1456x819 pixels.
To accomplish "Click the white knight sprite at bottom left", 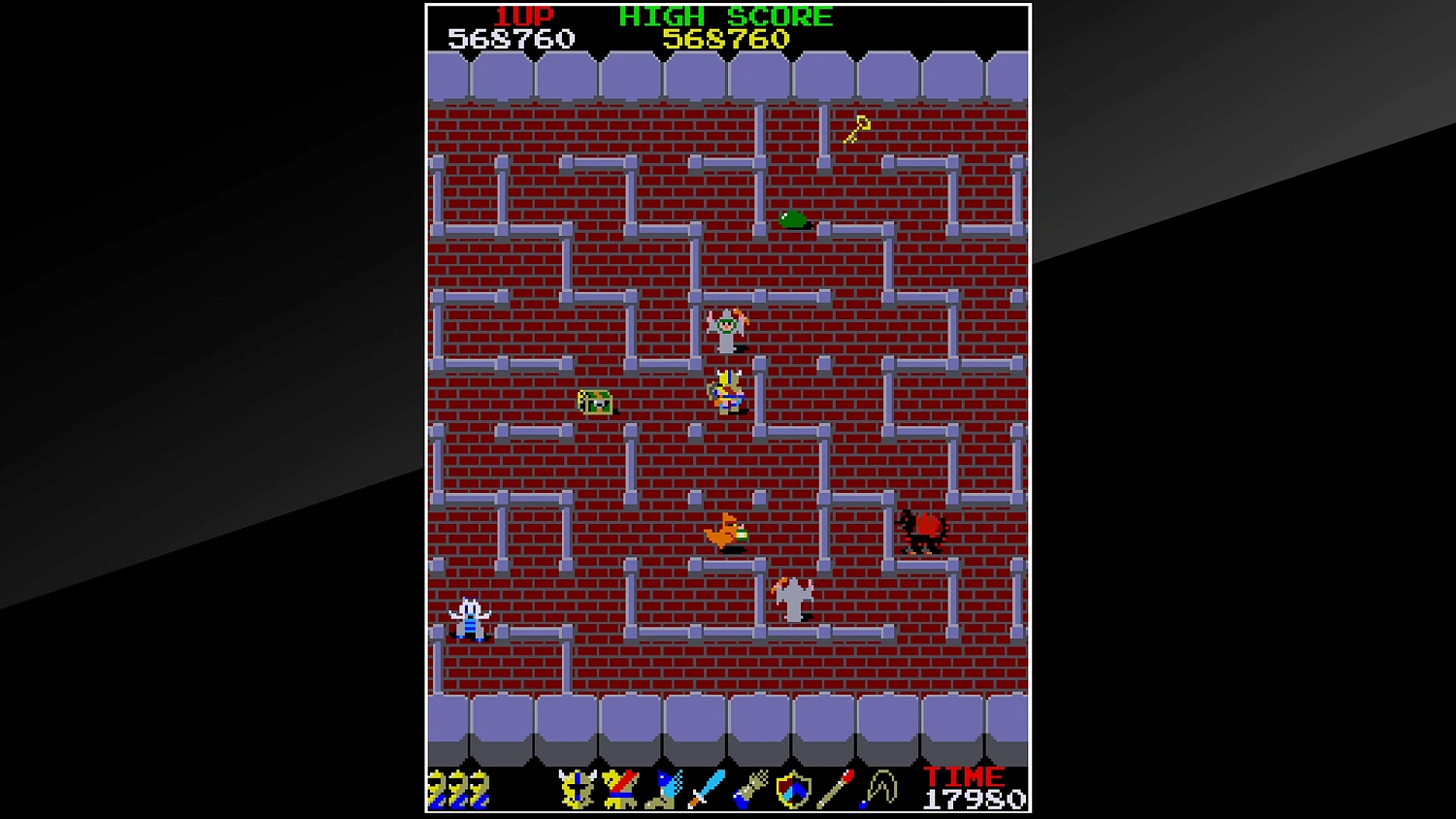I will click(468, 618).
